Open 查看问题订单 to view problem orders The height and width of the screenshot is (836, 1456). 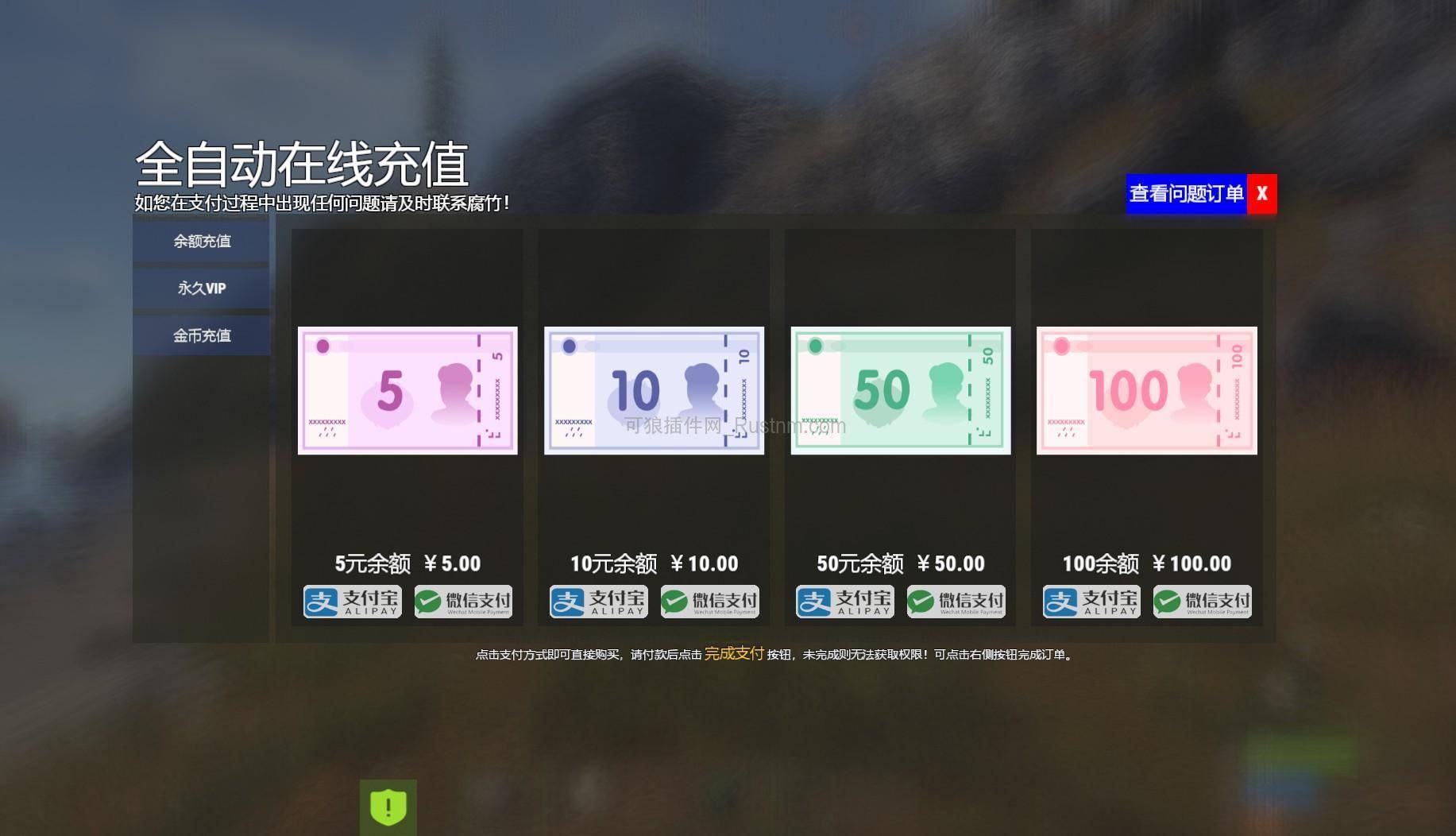(1185, 193)
